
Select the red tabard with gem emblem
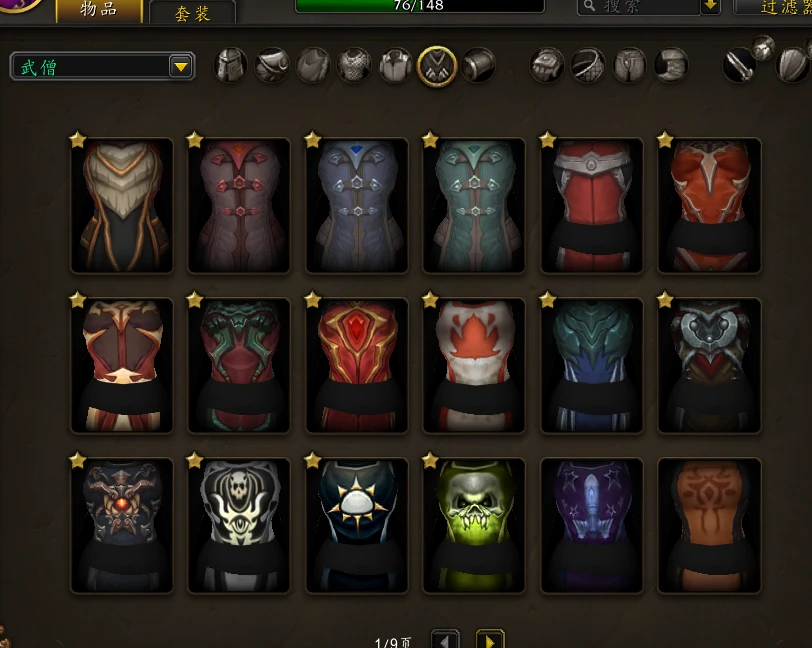coord(357,365)
